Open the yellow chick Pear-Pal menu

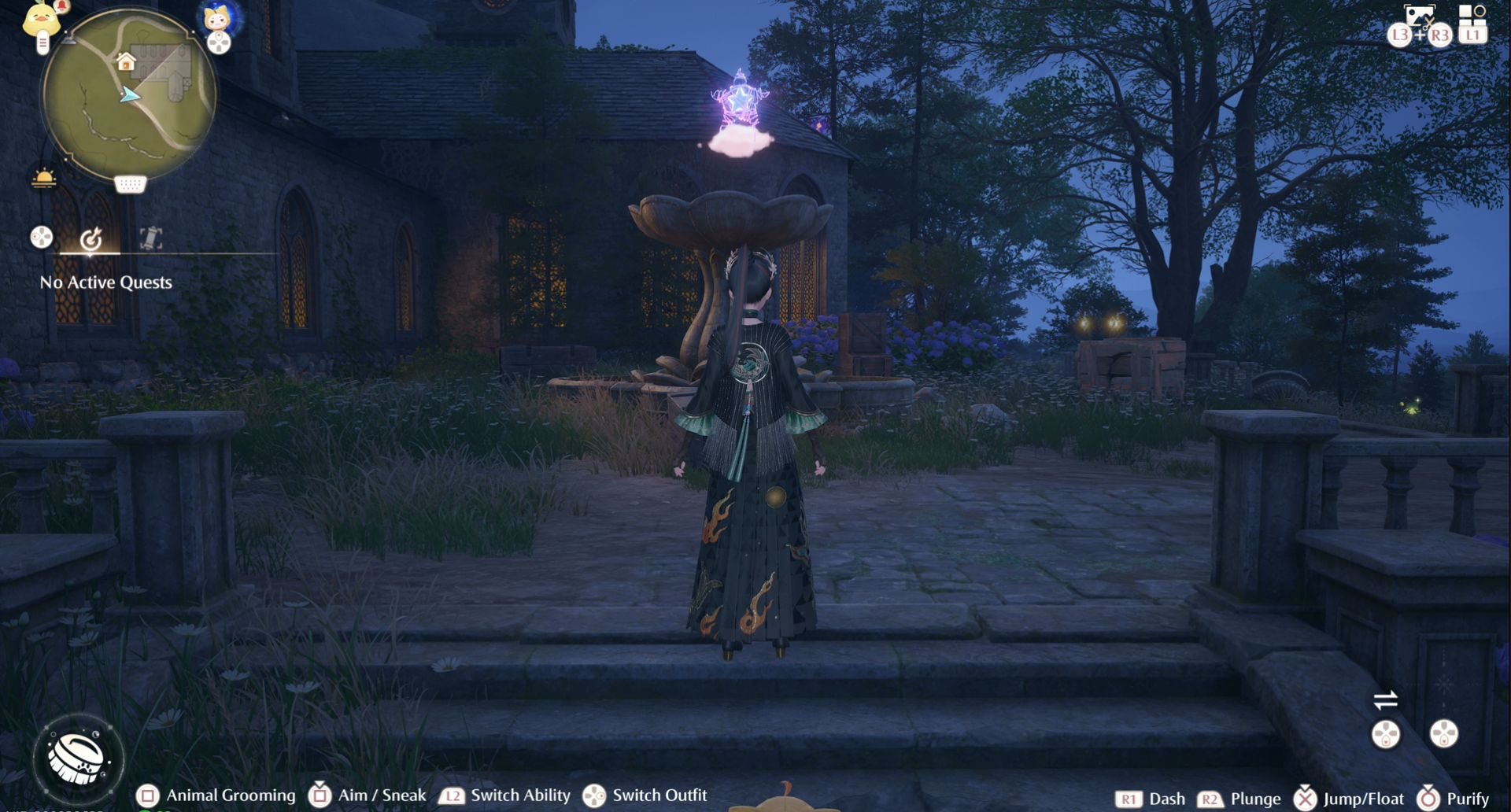tap(40, 20)
